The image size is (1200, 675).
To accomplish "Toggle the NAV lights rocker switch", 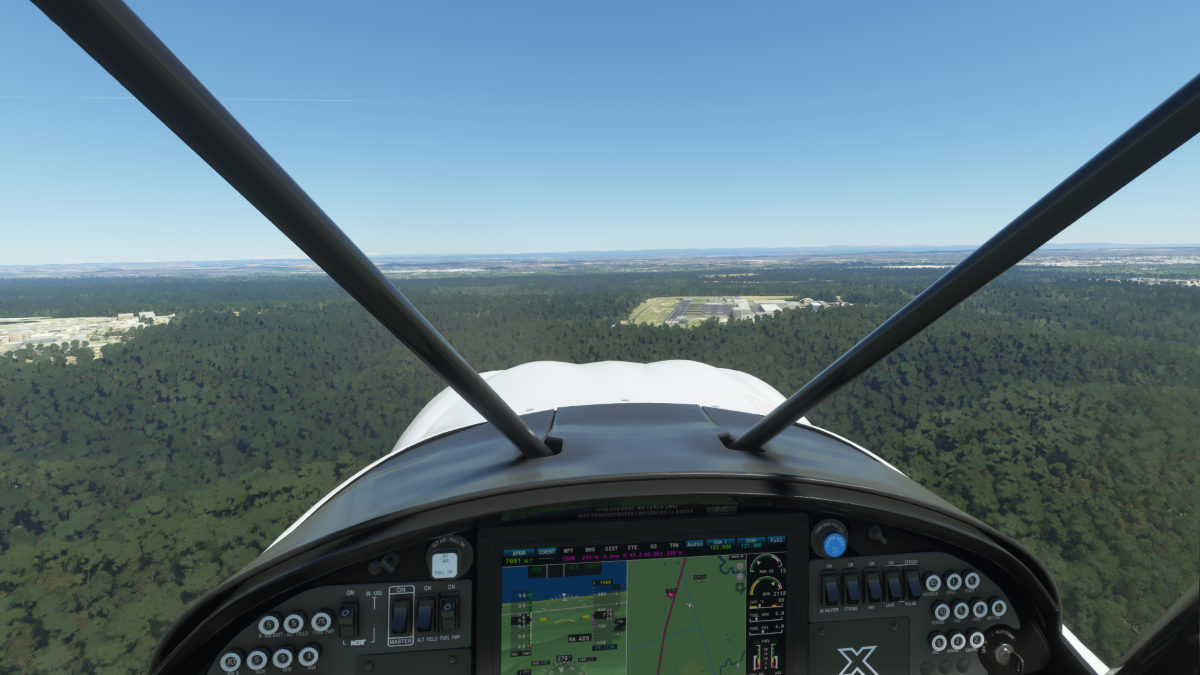I will 873,586.
